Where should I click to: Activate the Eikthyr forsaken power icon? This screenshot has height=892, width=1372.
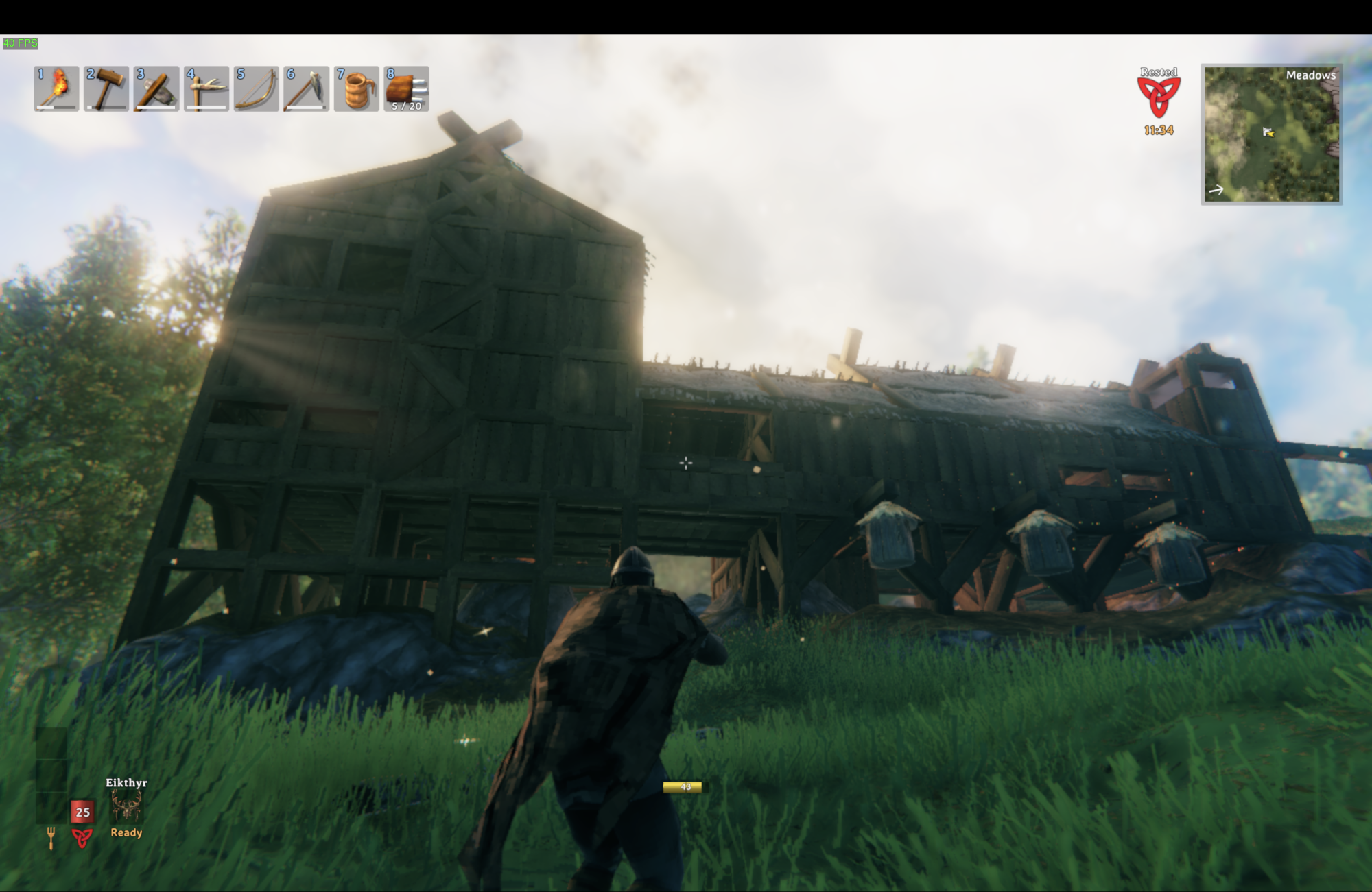click(x=126, y=806)
